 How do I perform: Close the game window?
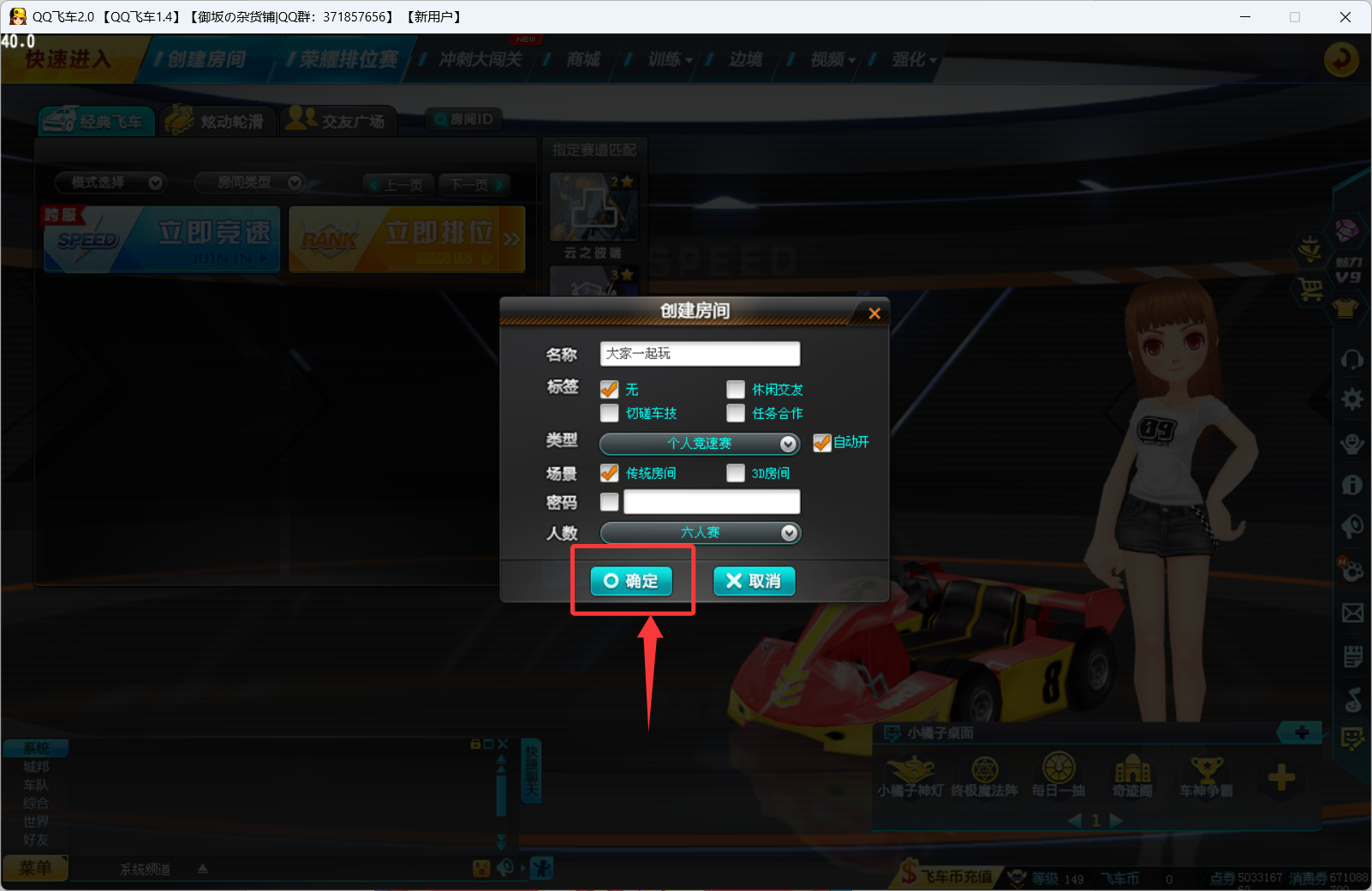(1345, 17)
